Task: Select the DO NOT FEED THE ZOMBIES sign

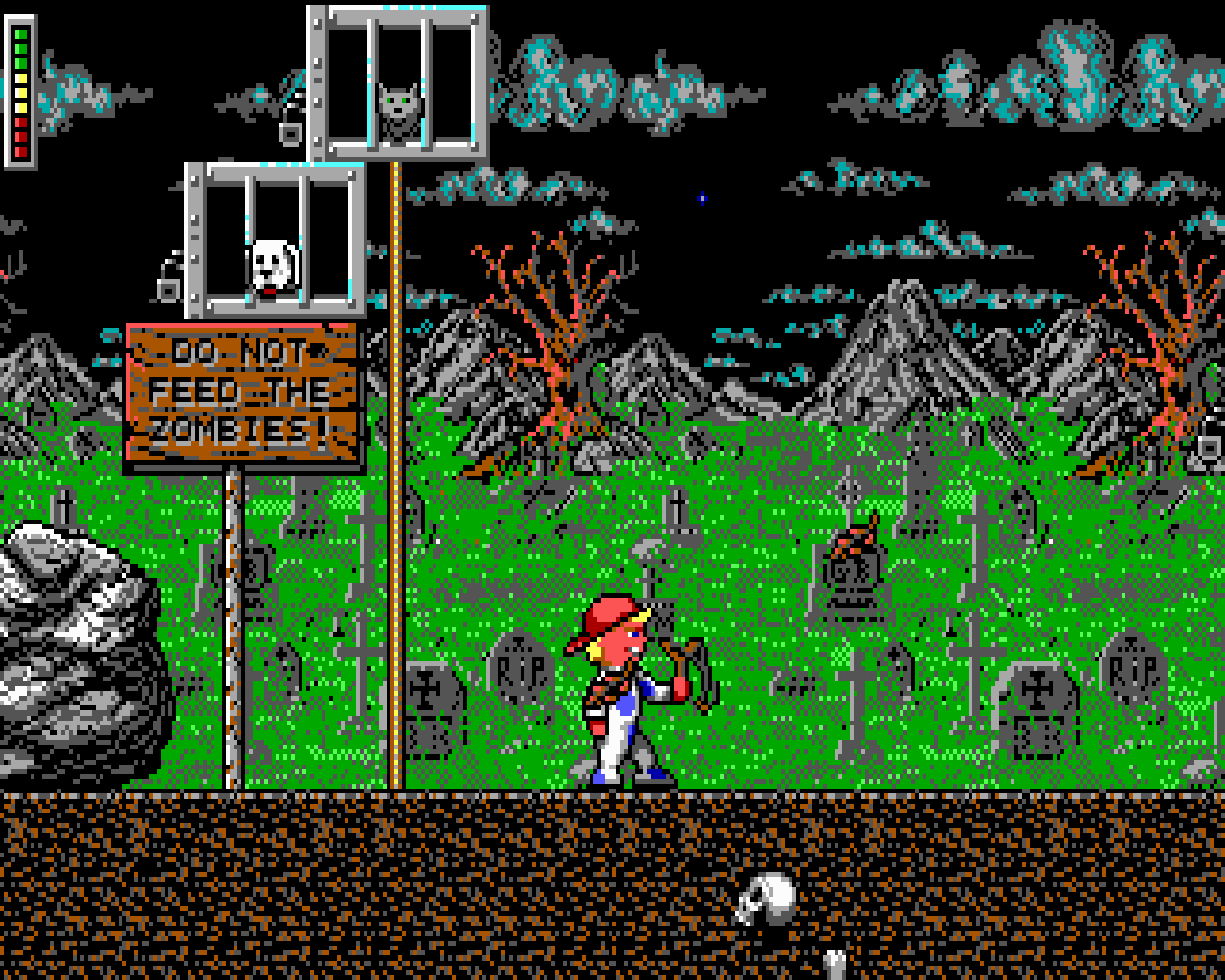Action: pyautogui.click(x=239, y=392)
